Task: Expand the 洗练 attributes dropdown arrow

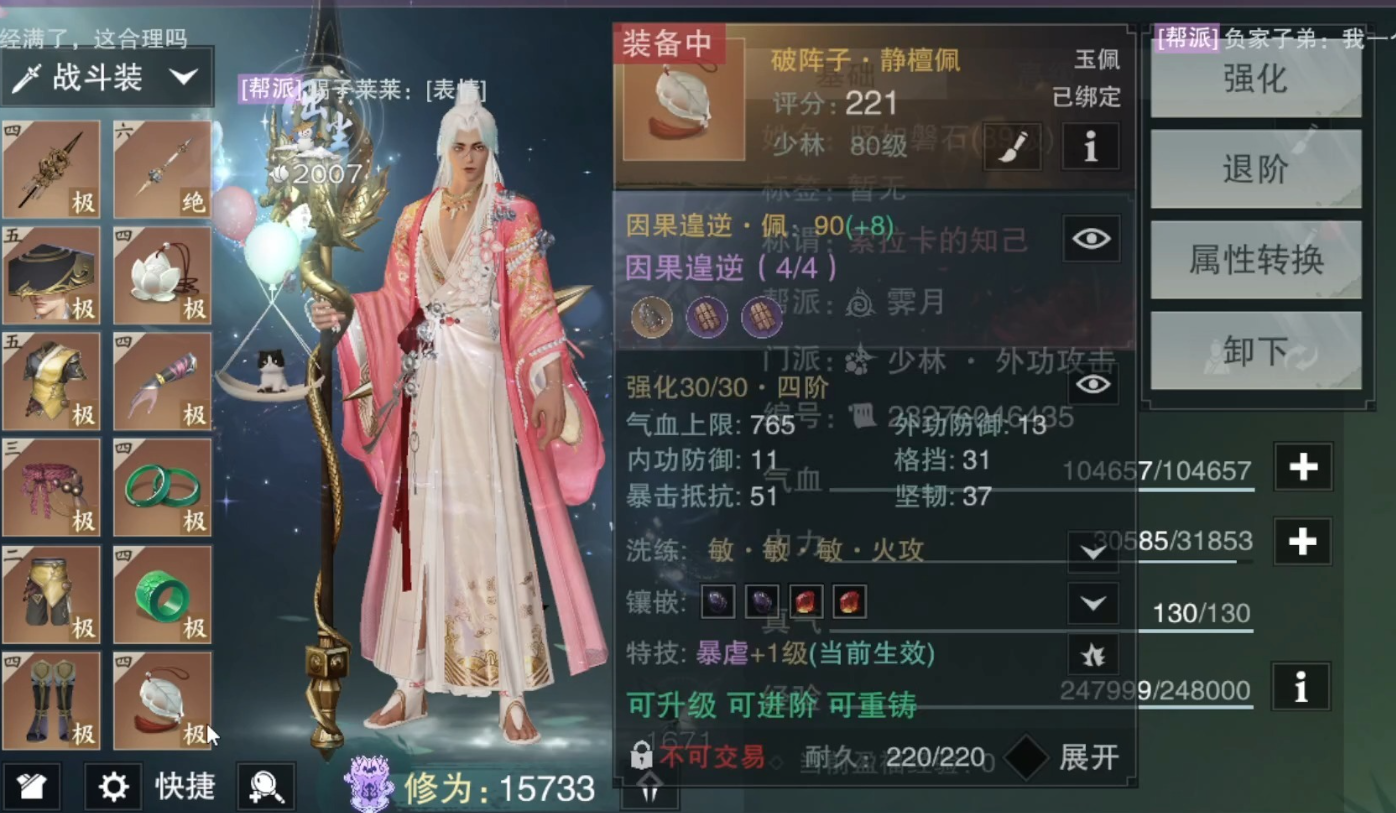Action: pyautogui.click(x=1091, y=551)
